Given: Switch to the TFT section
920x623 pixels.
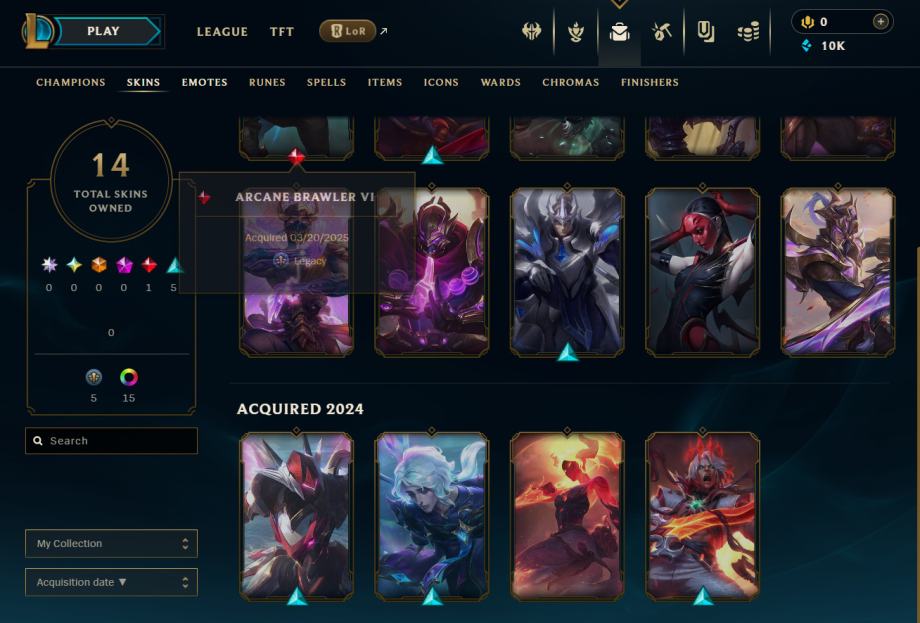Looking at the screenshot, I should click(x=282, y=32).
